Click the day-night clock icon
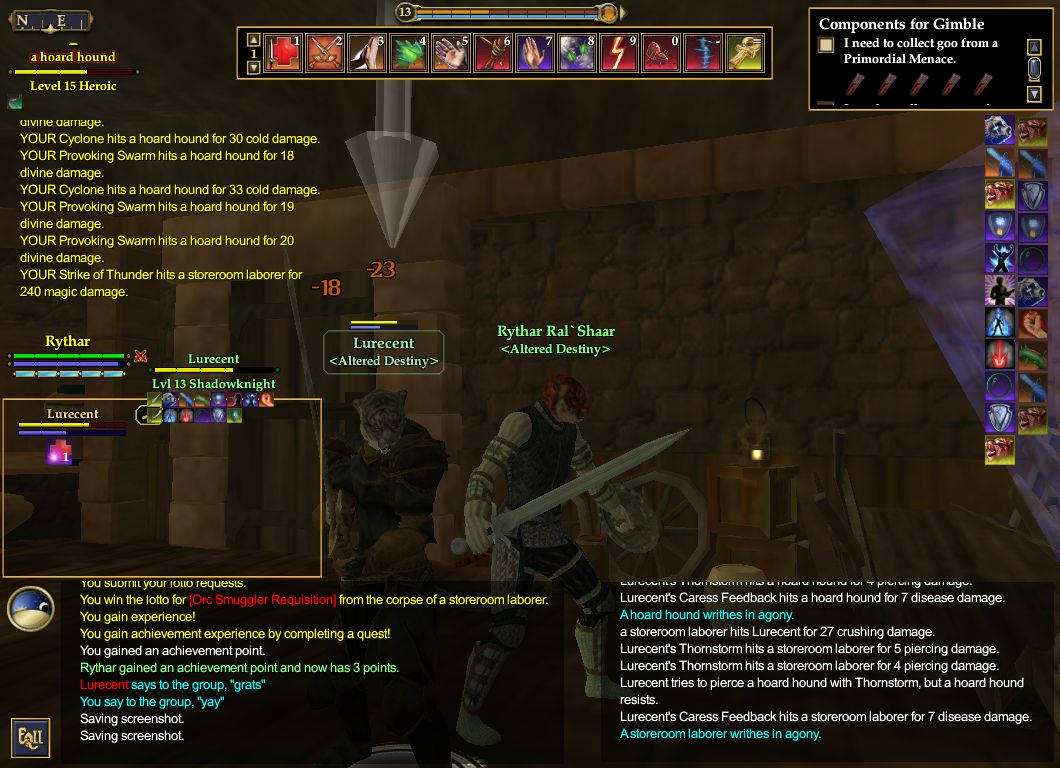The image size is (1060, 768). pyautogui.click(x=30, y=609)
